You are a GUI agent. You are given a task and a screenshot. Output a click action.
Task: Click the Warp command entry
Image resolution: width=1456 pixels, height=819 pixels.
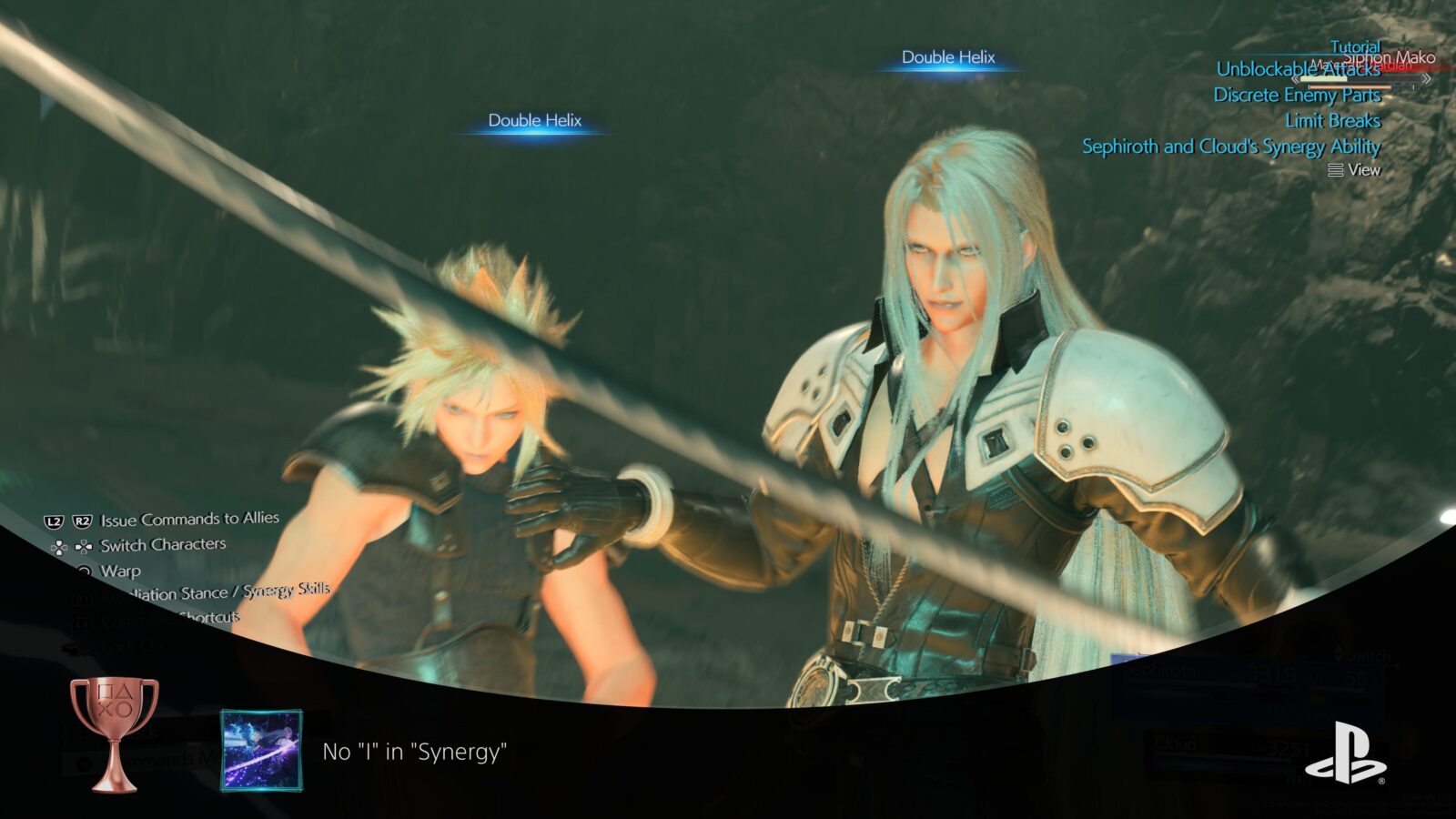(121, 570)
